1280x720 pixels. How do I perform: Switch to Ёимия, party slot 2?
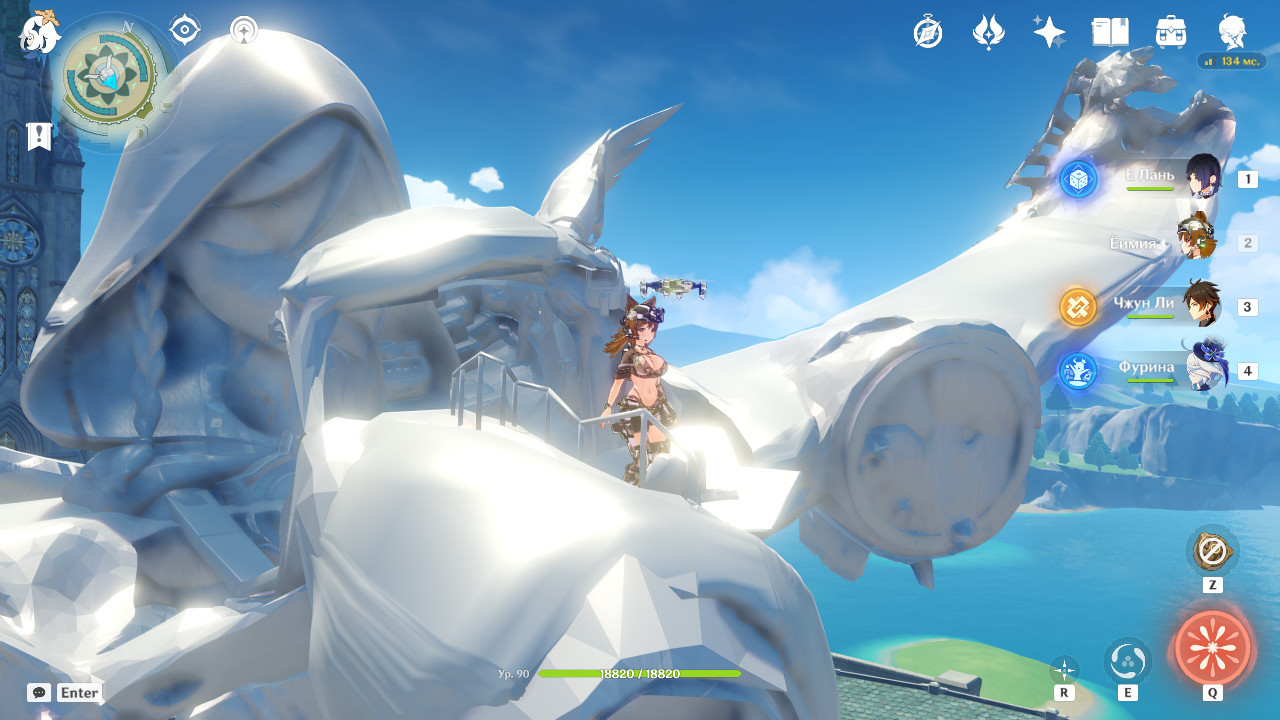pos(1197,242)
